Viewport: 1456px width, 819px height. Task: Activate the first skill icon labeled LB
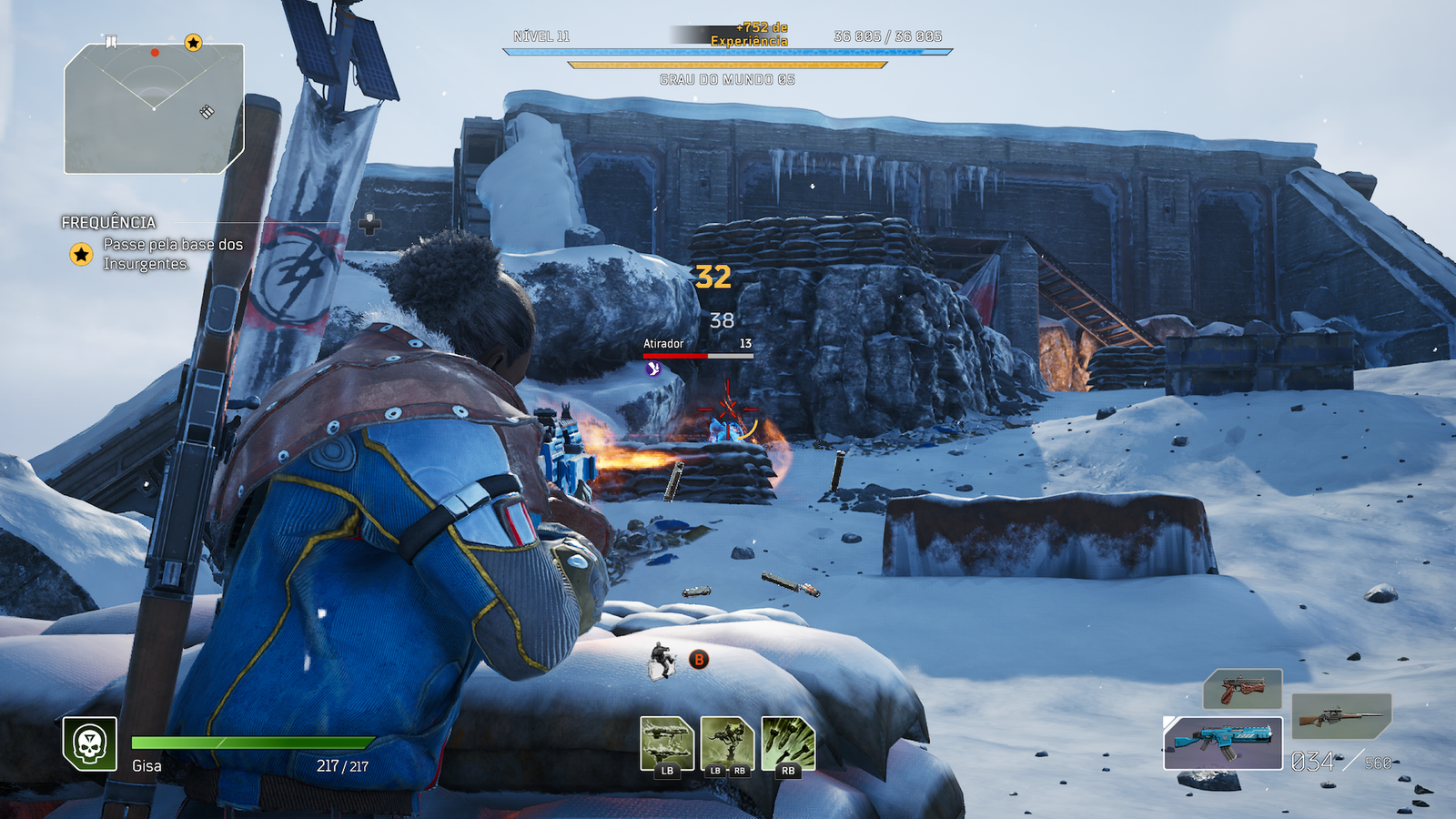tap(667, 743)
